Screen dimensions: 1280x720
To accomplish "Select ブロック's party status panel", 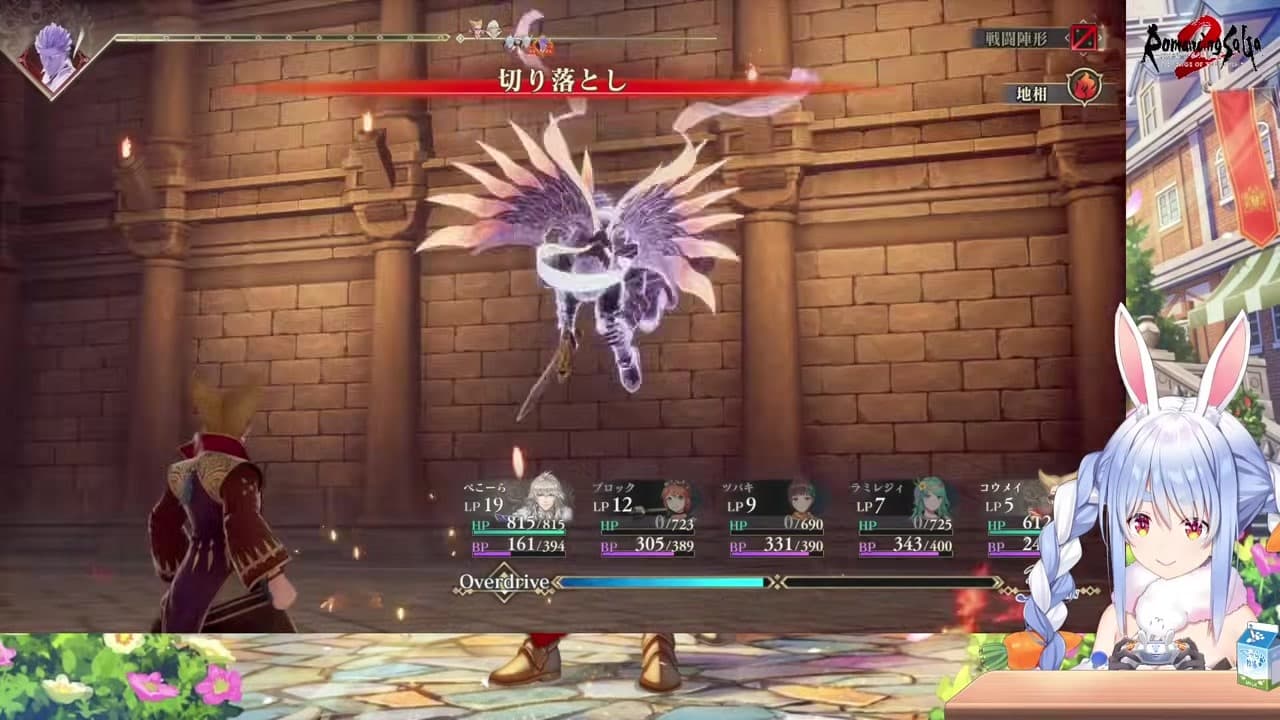I will 646,516.
